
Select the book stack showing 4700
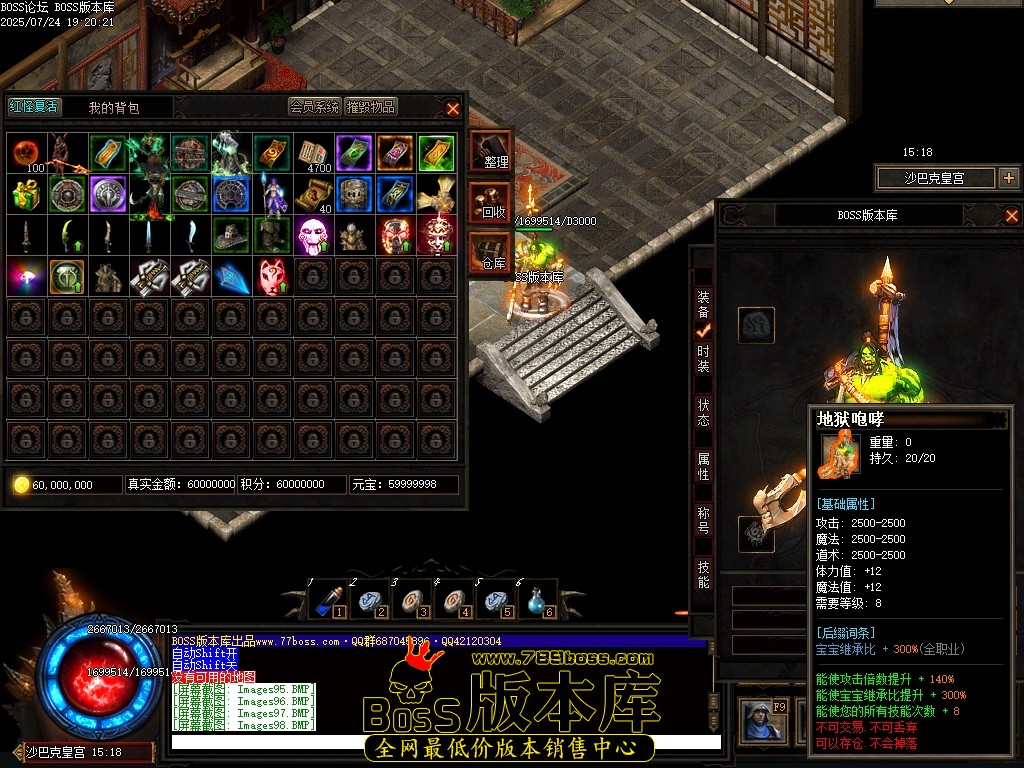[x=313, y=153]
